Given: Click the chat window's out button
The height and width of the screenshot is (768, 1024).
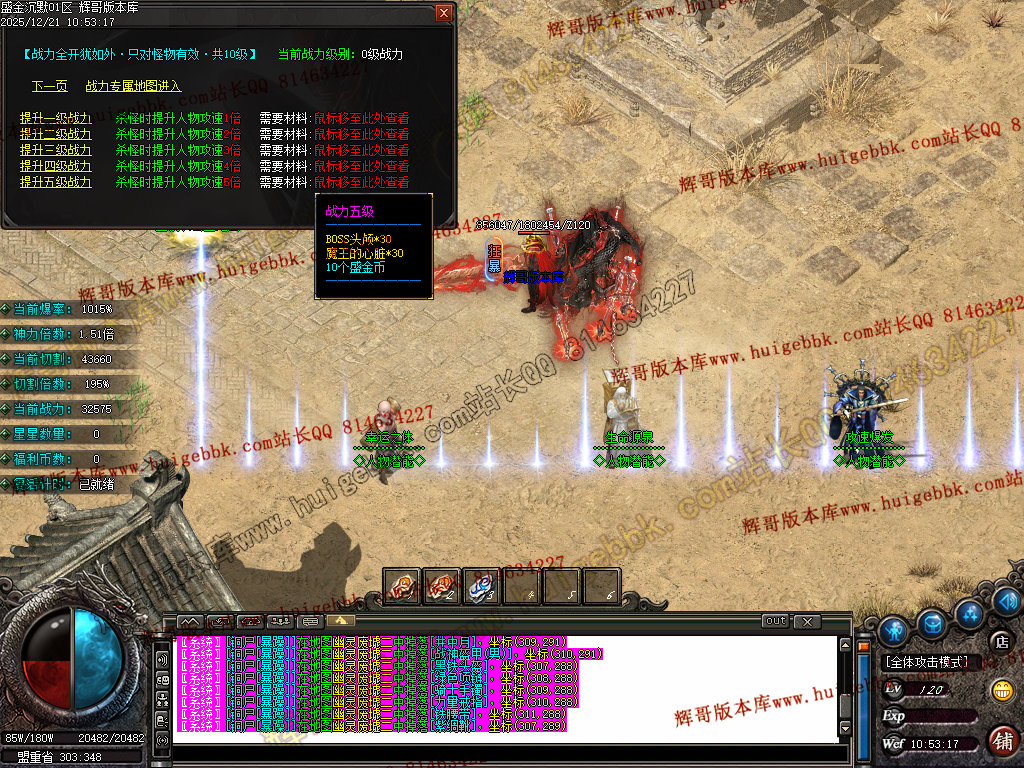Looking at the screenshot, I should pyautogui.click(x=775, y=621).
